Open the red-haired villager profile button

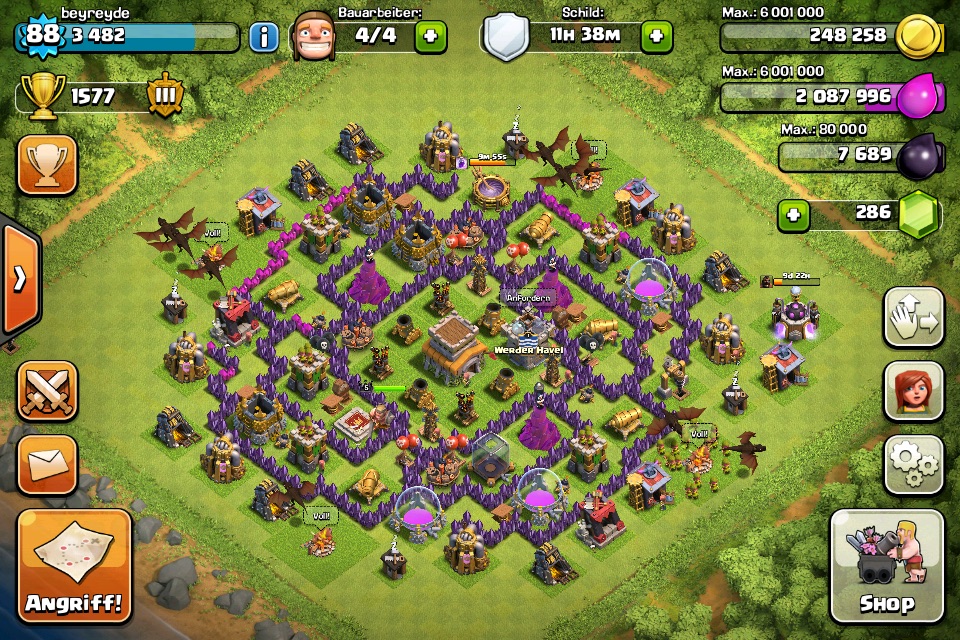[x=913, y=391]
